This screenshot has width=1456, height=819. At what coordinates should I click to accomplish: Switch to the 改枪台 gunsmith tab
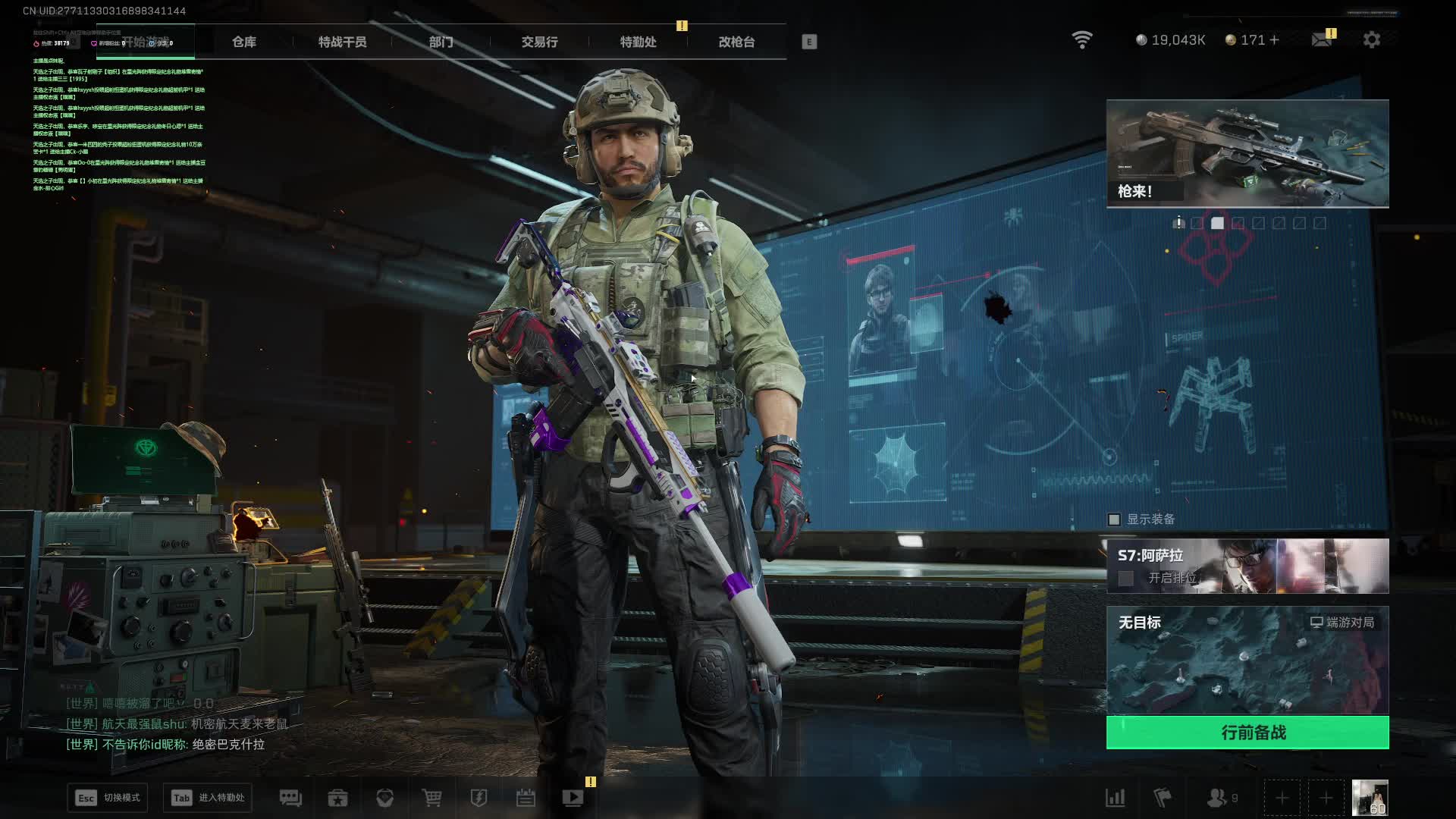(x=736, y=42)
